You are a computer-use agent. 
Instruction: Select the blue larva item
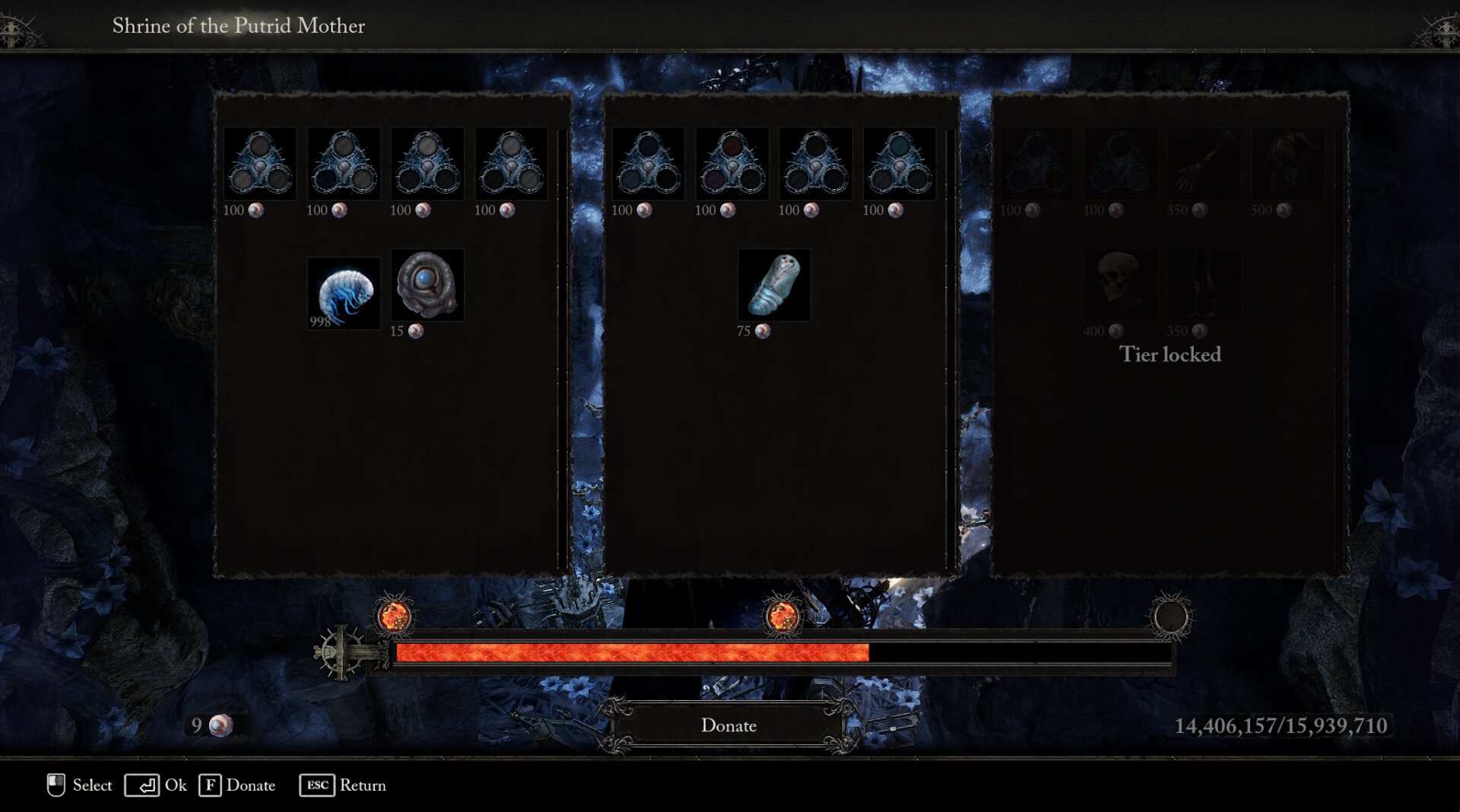344,292
